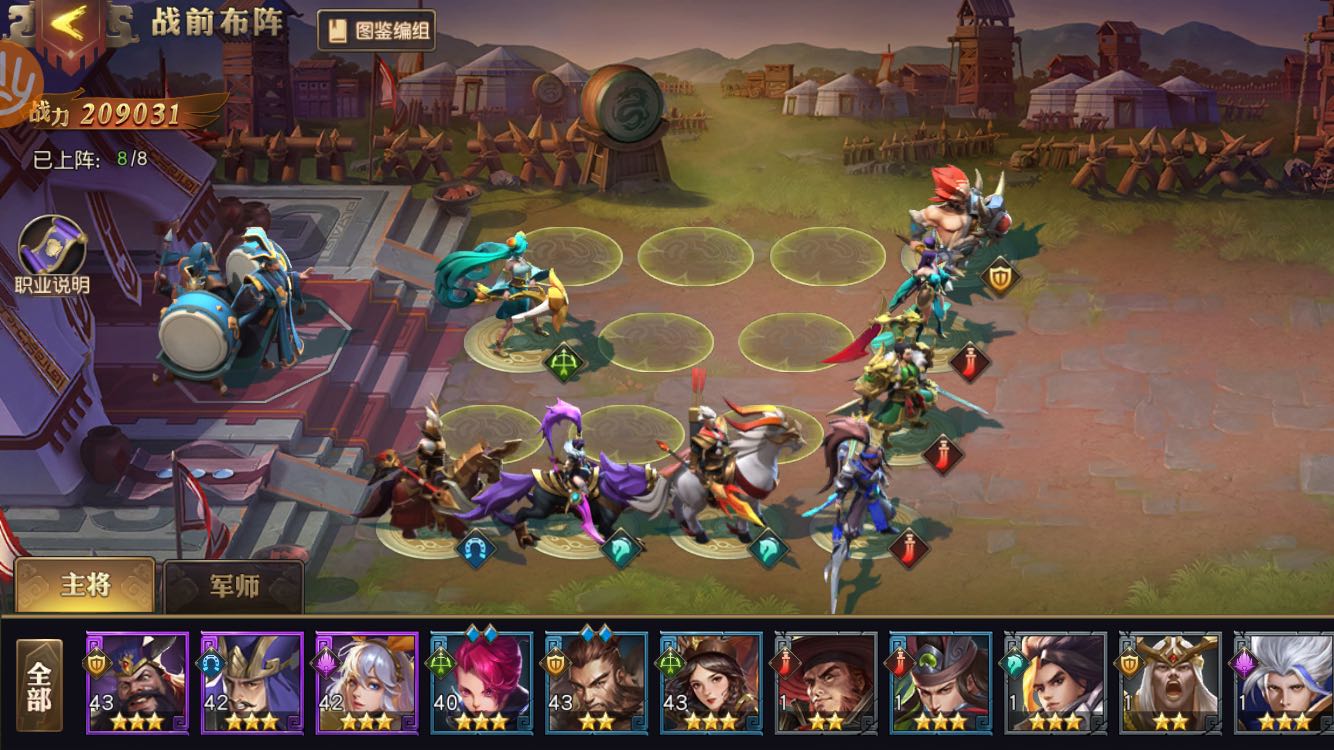Open the 全部 hero filter

pos(39,684)
